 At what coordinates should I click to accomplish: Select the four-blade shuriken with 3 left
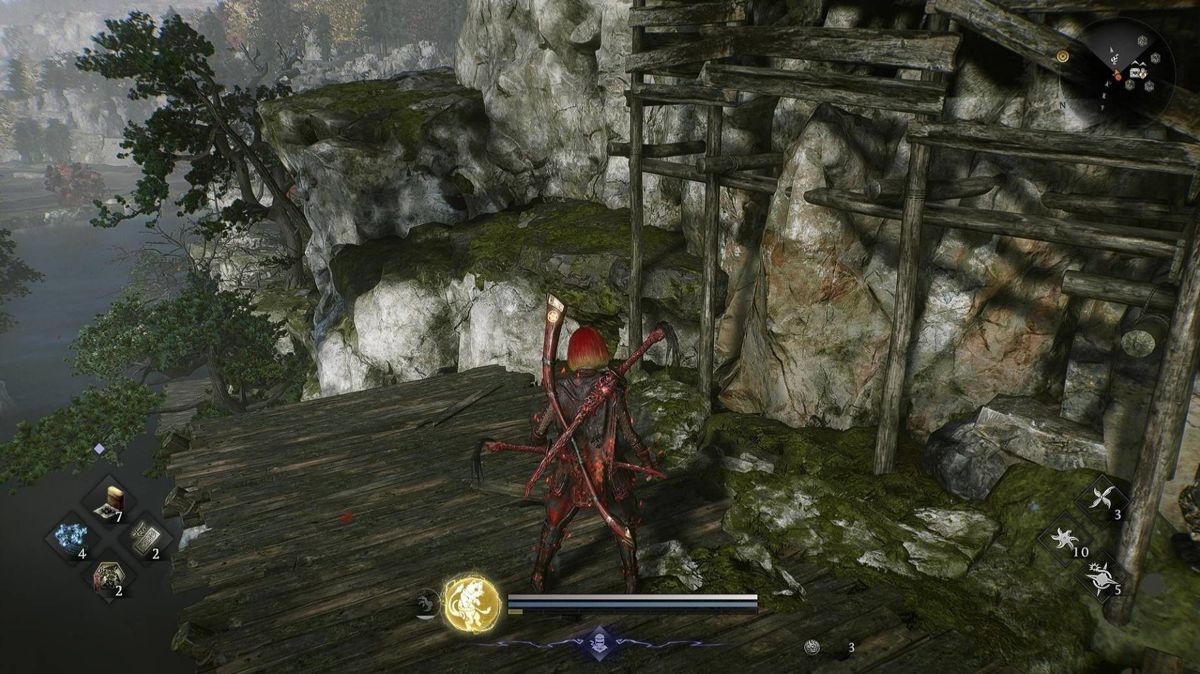pos(1103,499)
